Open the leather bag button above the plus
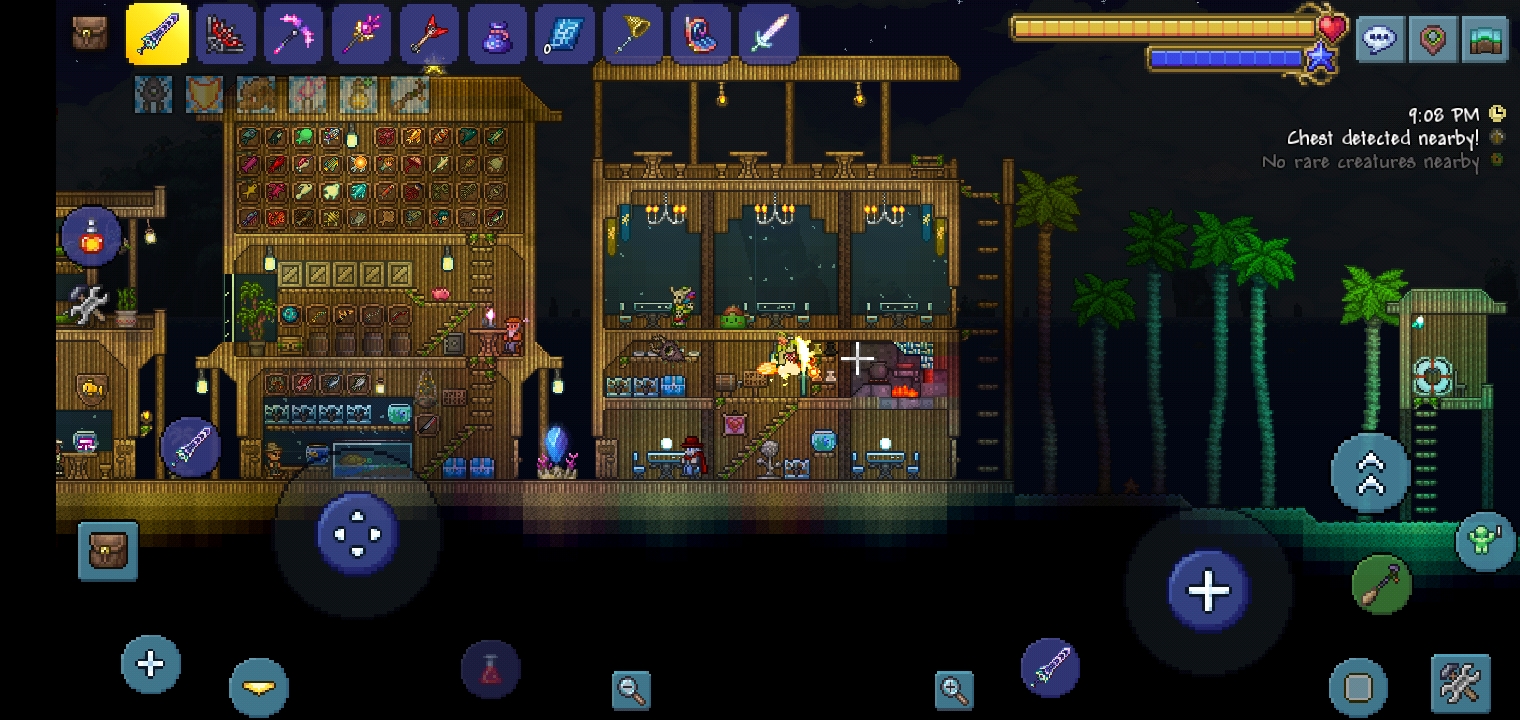 [108, 551]
